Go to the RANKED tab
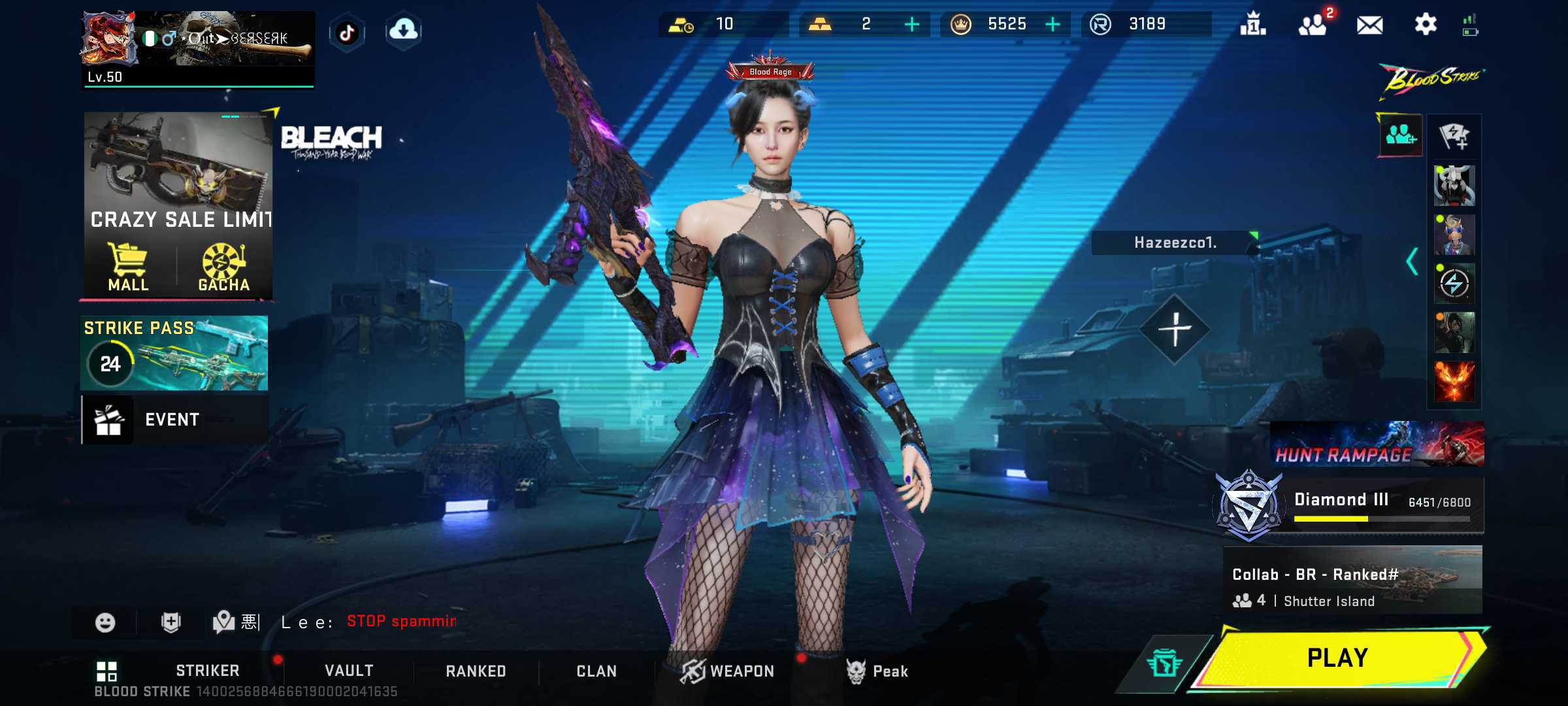The height and width of the screenshot is (706, 1568). [x=476, y=671]
